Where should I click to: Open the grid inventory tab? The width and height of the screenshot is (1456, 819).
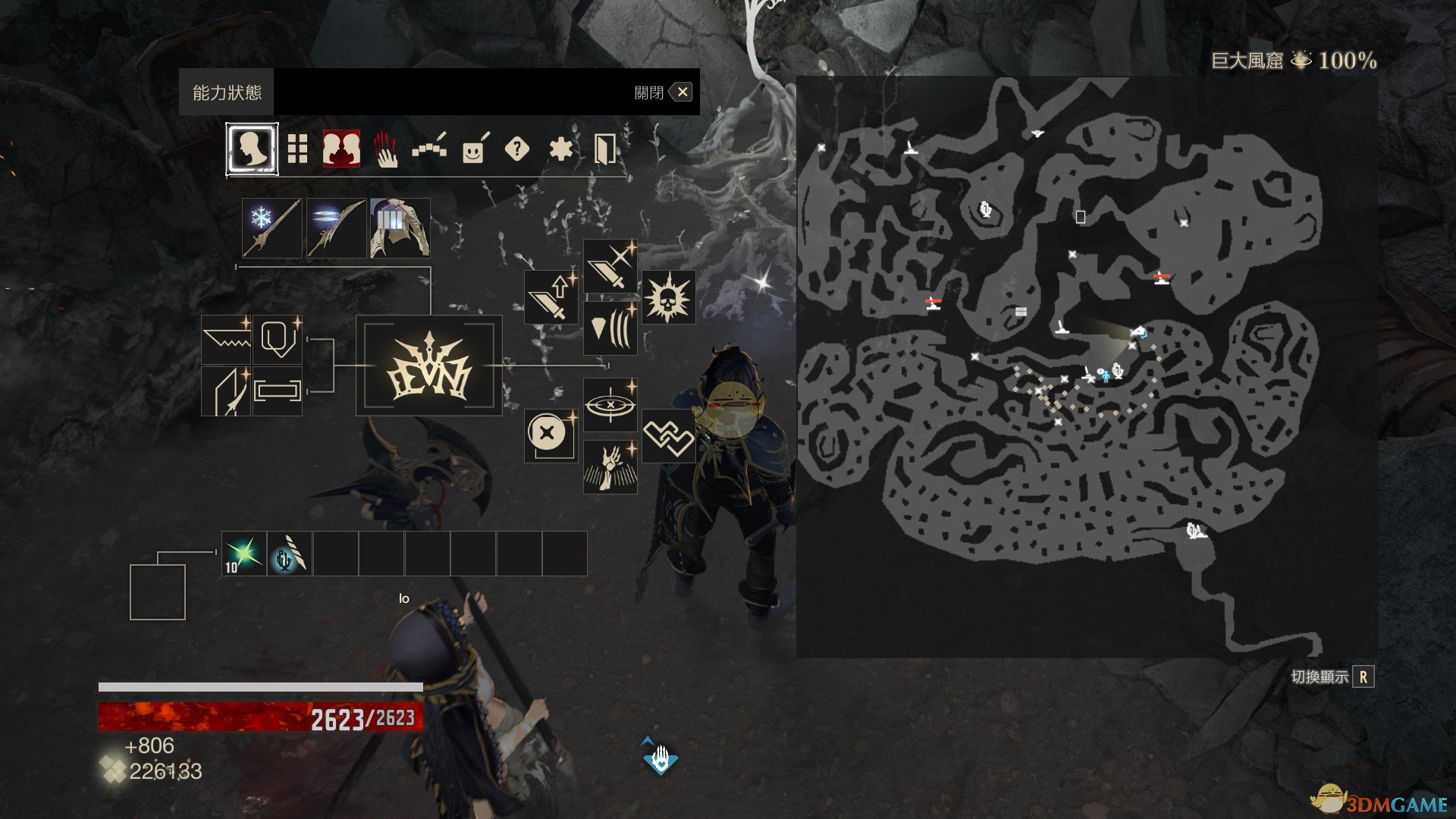pos(297,149)
